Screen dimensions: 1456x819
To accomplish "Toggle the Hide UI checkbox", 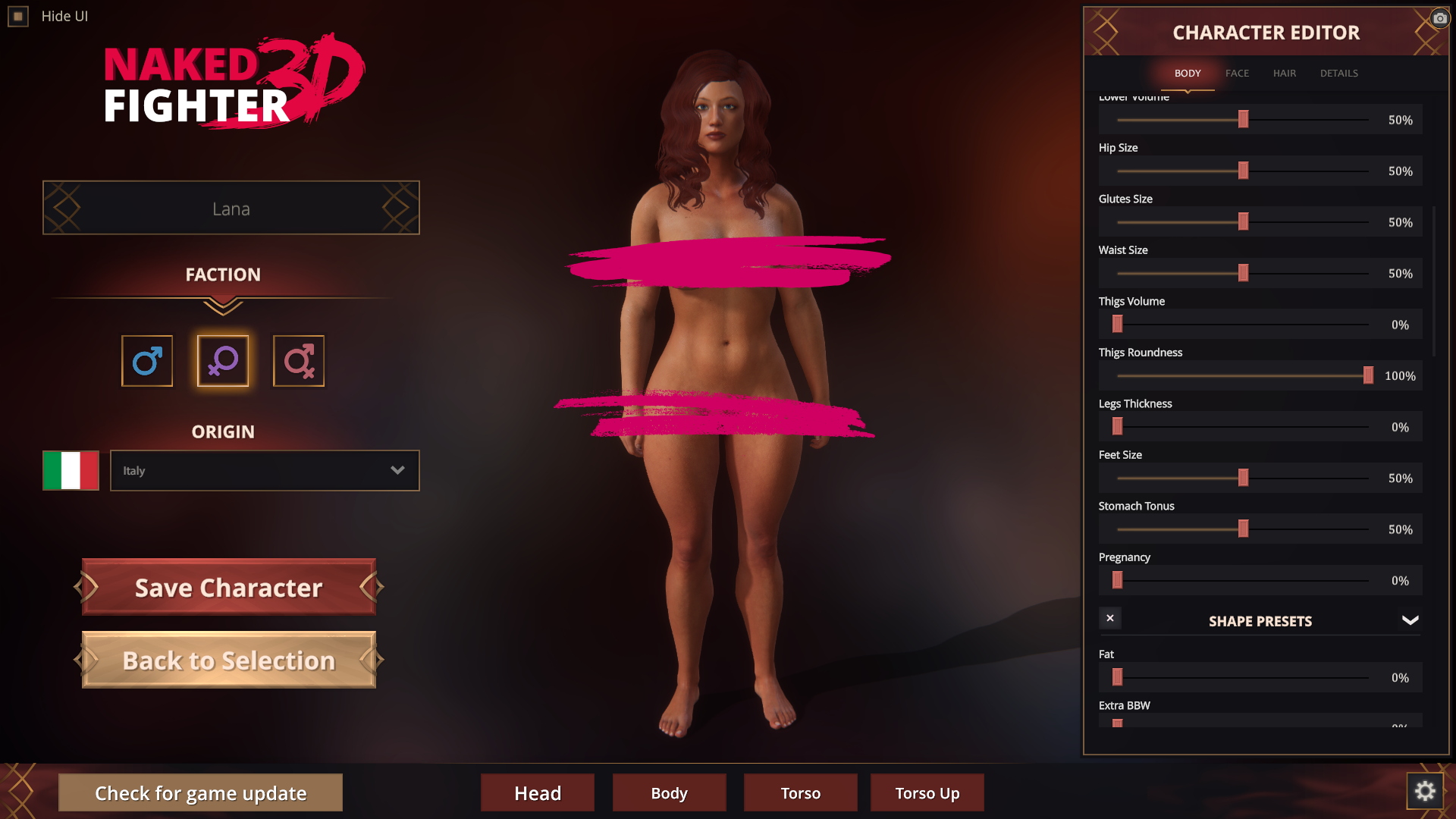I will tap(18, 16).
